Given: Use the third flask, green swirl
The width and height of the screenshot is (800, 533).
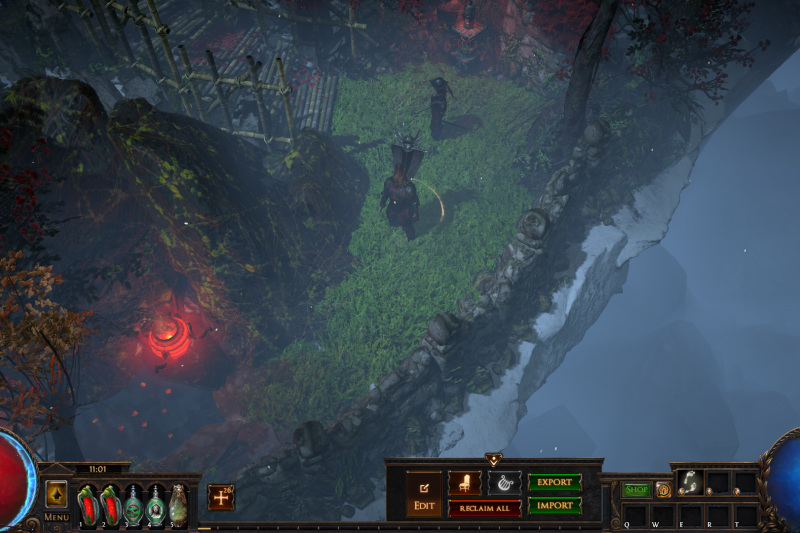Looking at the screenshot, I should [133, 503].
